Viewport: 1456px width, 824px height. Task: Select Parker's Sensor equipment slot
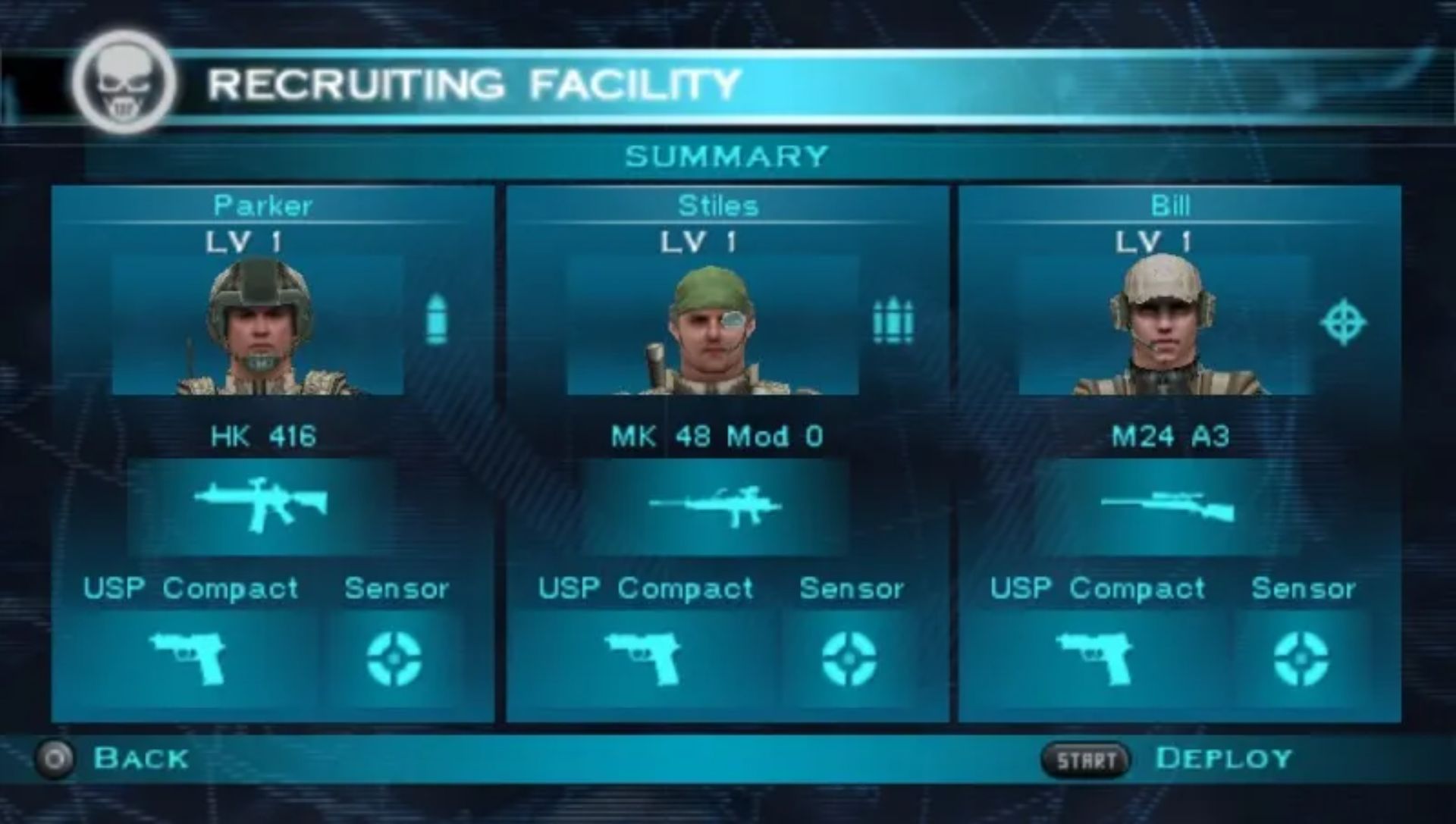[394, 658]
